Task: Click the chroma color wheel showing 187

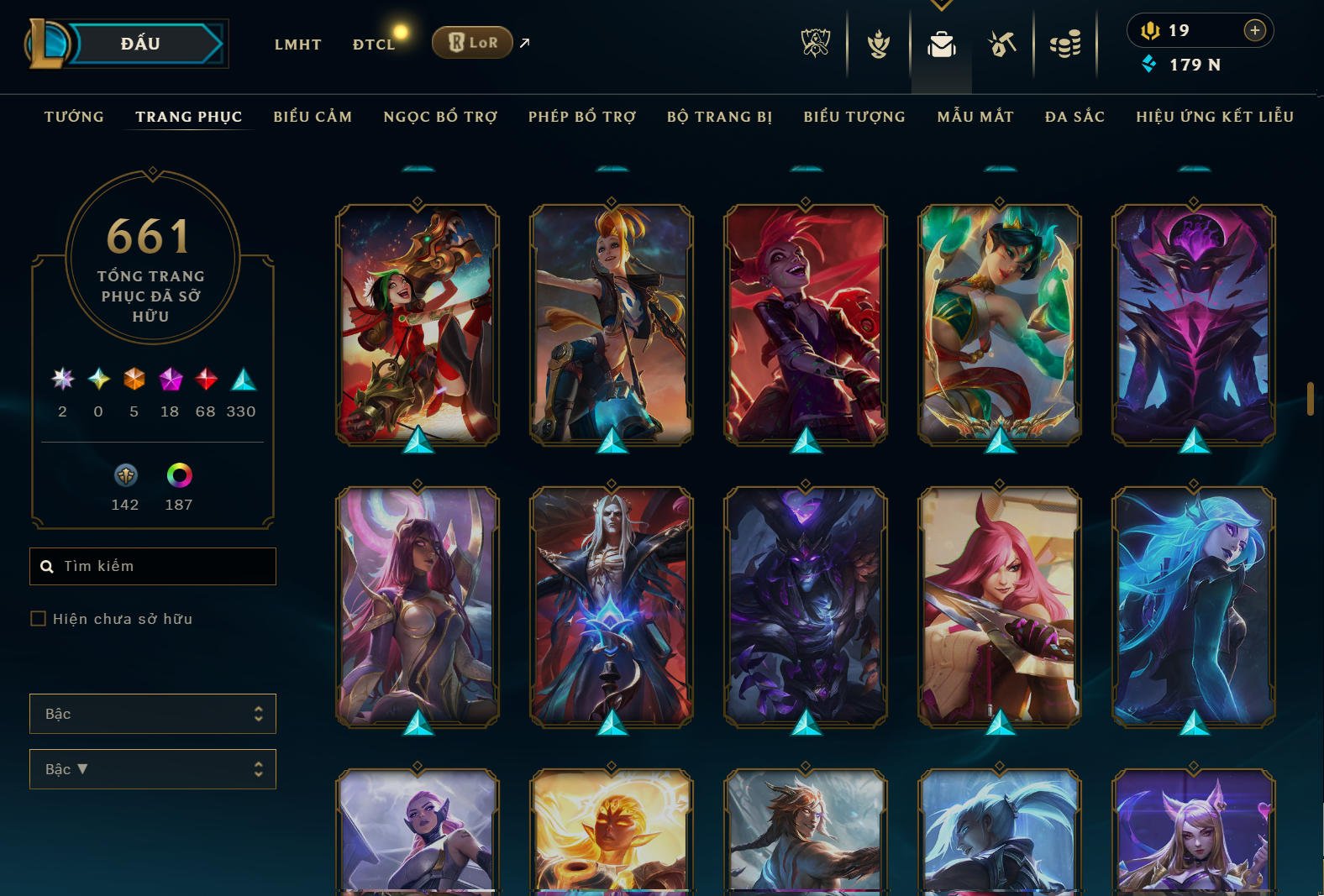Action: [x=177, y=476]
